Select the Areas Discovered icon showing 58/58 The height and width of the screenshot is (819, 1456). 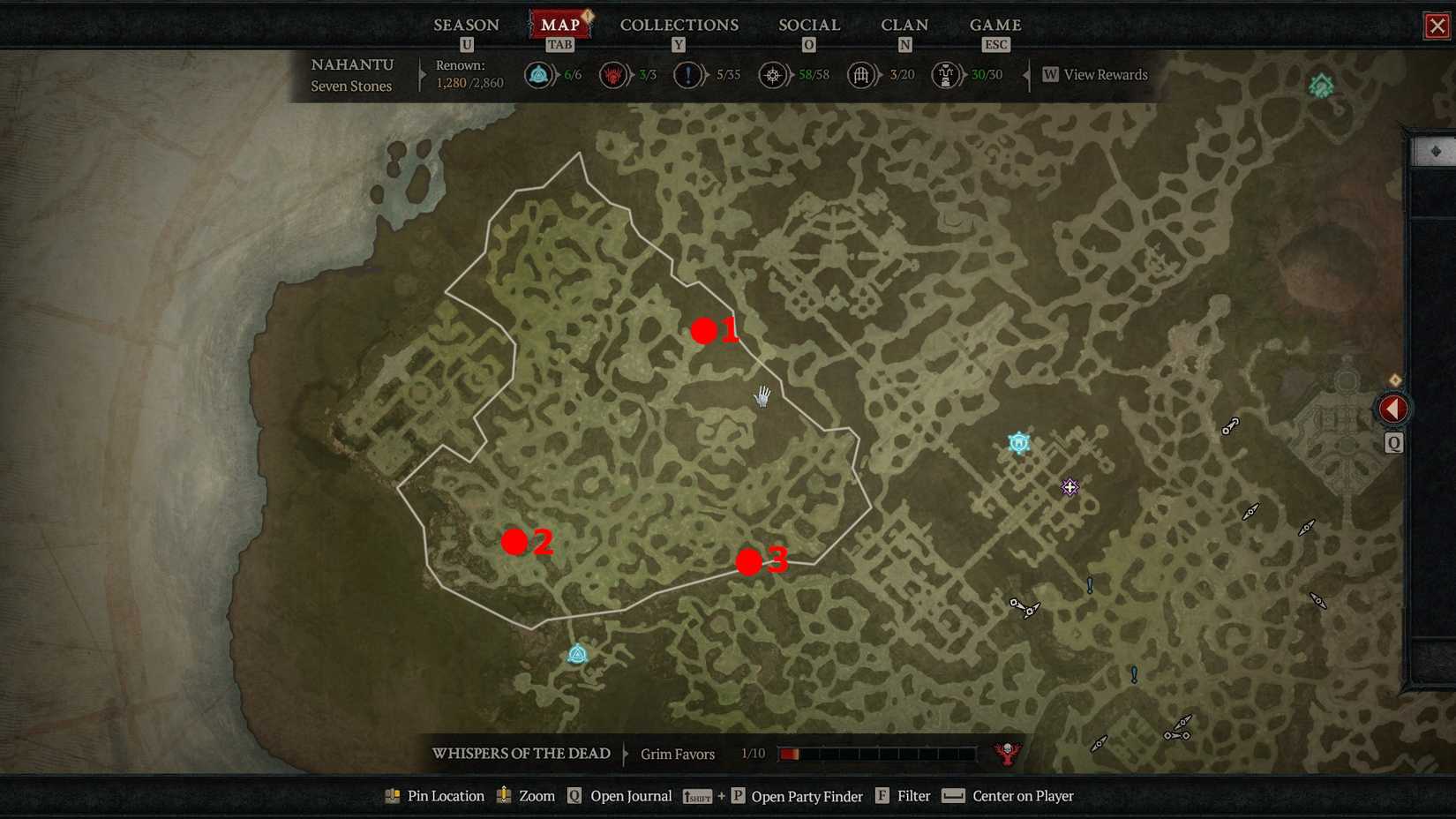(x=772, y=75)
